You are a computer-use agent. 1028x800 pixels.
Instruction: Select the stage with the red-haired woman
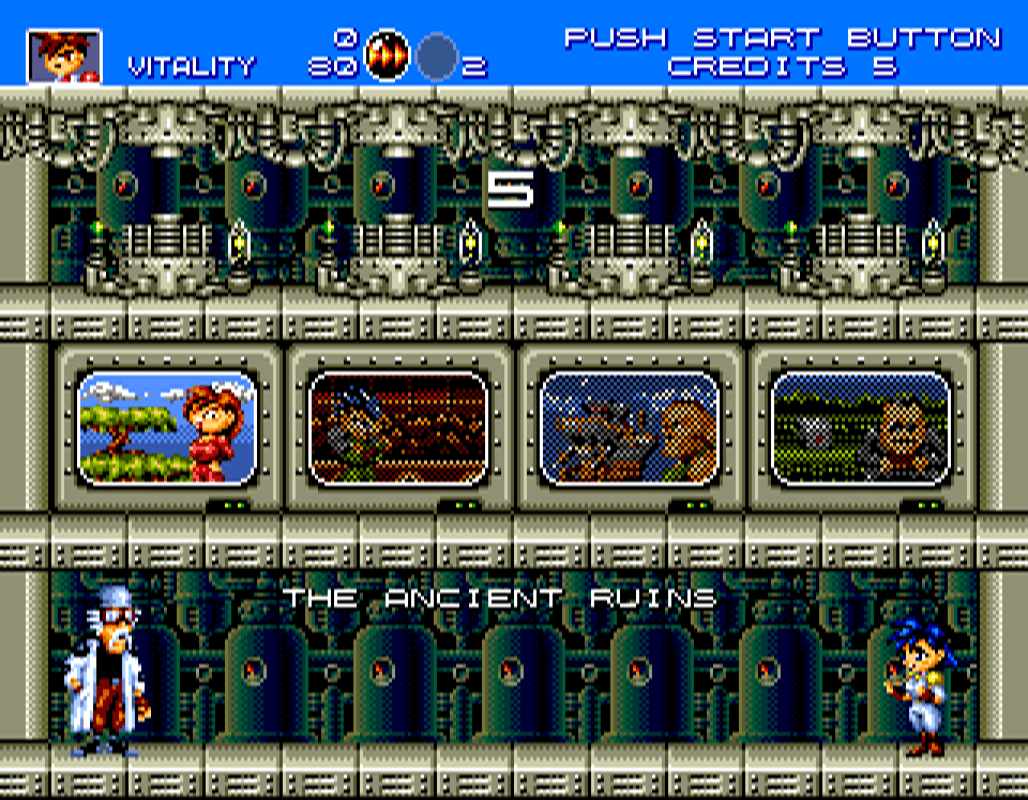pos(168,428)
